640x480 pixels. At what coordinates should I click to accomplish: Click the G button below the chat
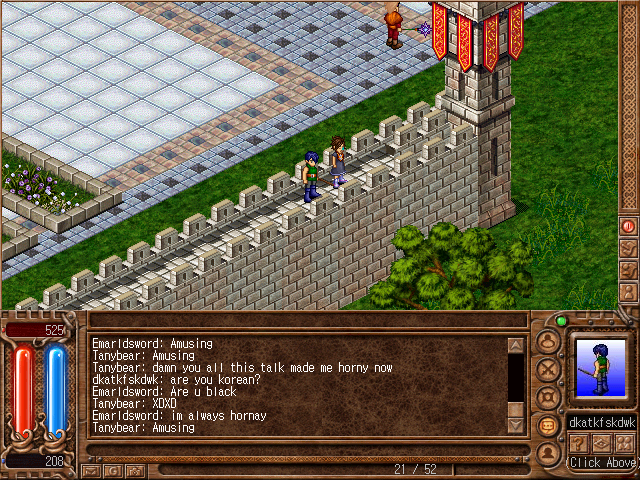click(114, 469)
